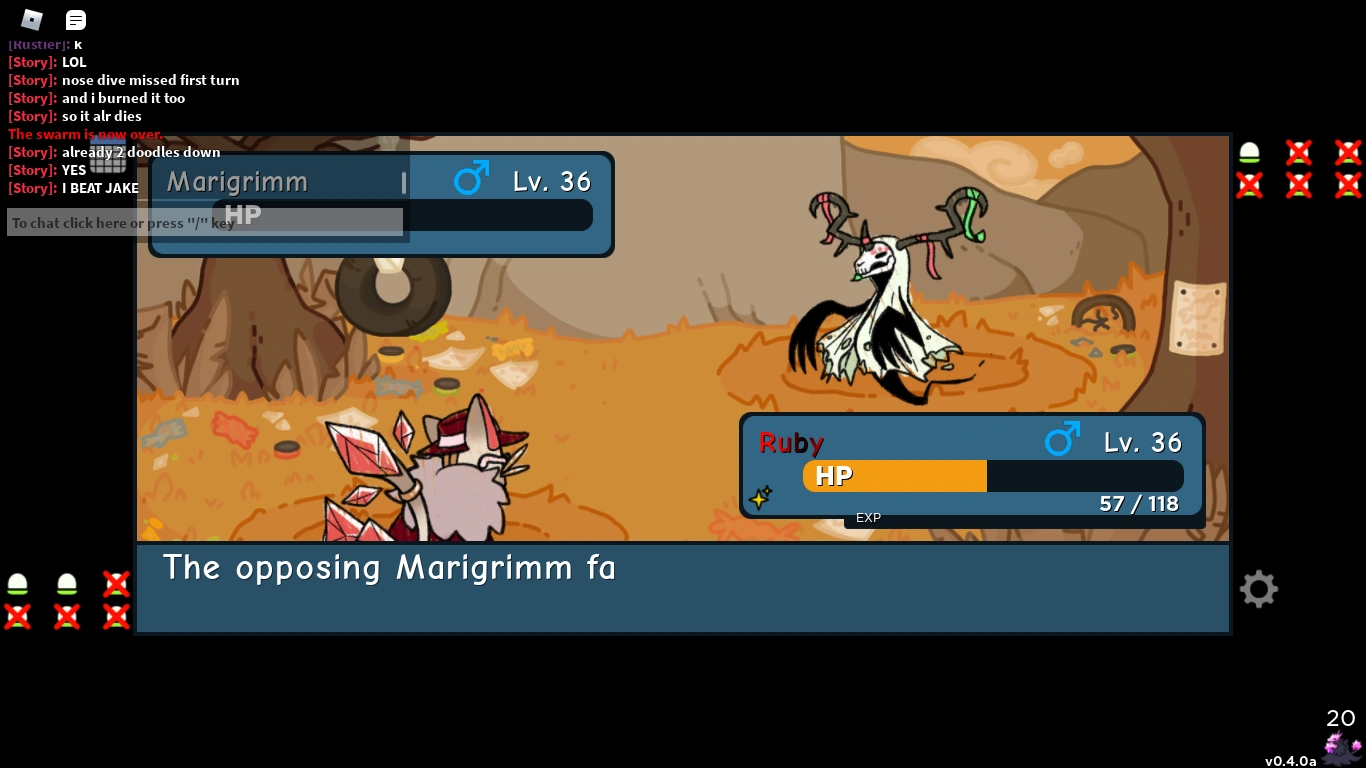This screenshot has width=1366, height=768.
Task: Open the Roblox chat bubble icon
Action: (x=75, y=19)
